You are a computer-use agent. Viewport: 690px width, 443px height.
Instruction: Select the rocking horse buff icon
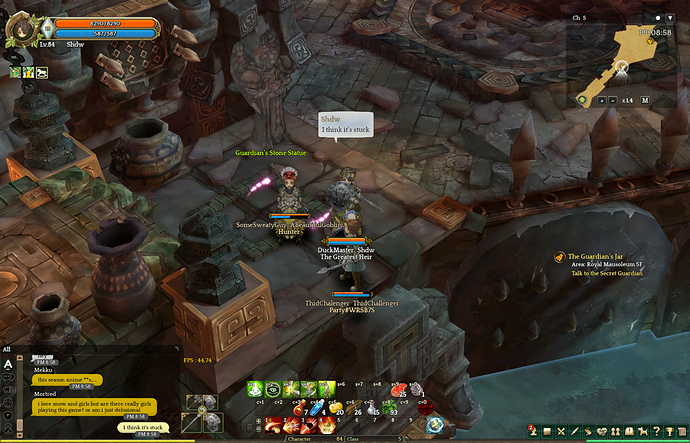[42, 72]
